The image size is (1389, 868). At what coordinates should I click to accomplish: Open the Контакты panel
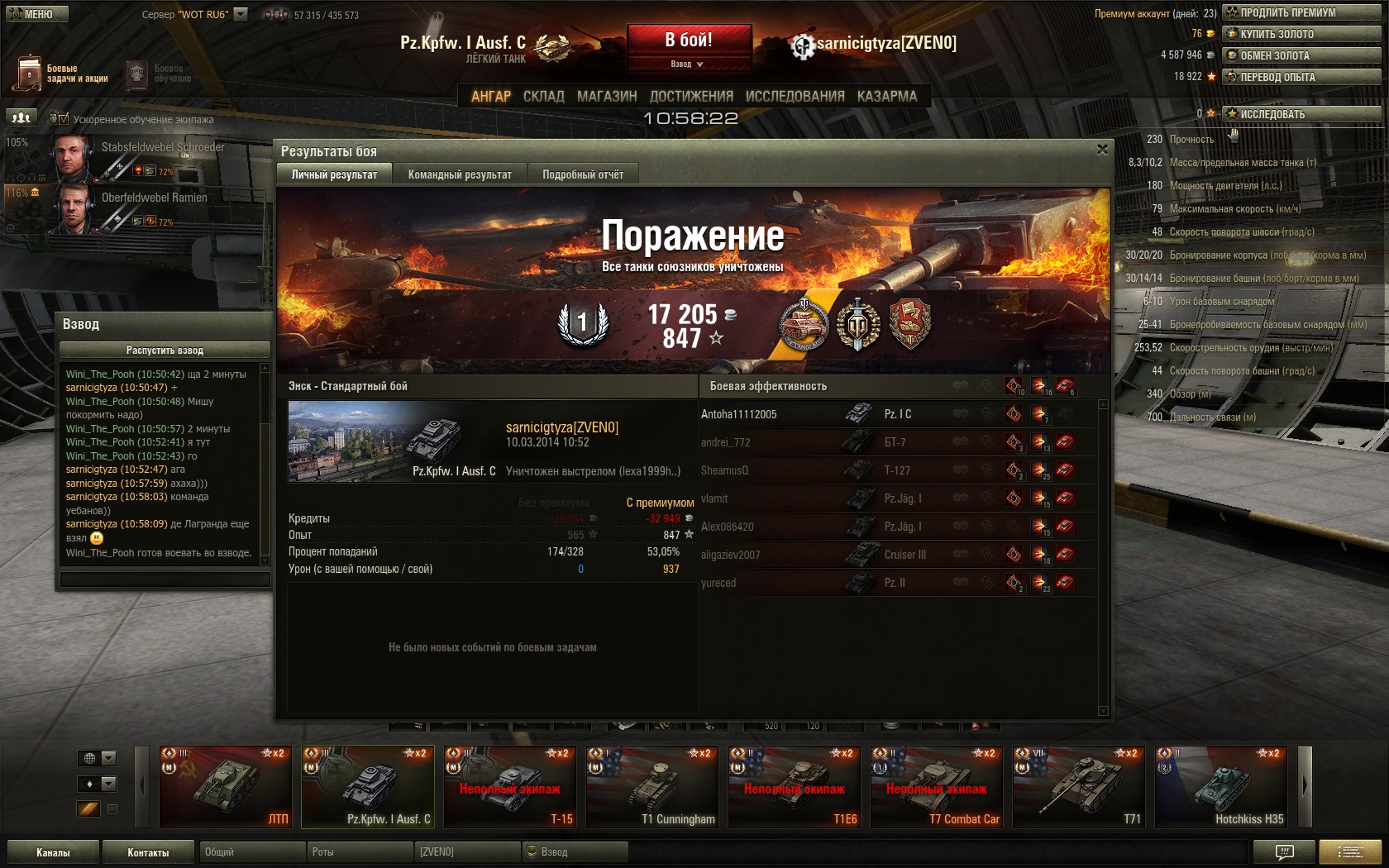tap(148, 852)
